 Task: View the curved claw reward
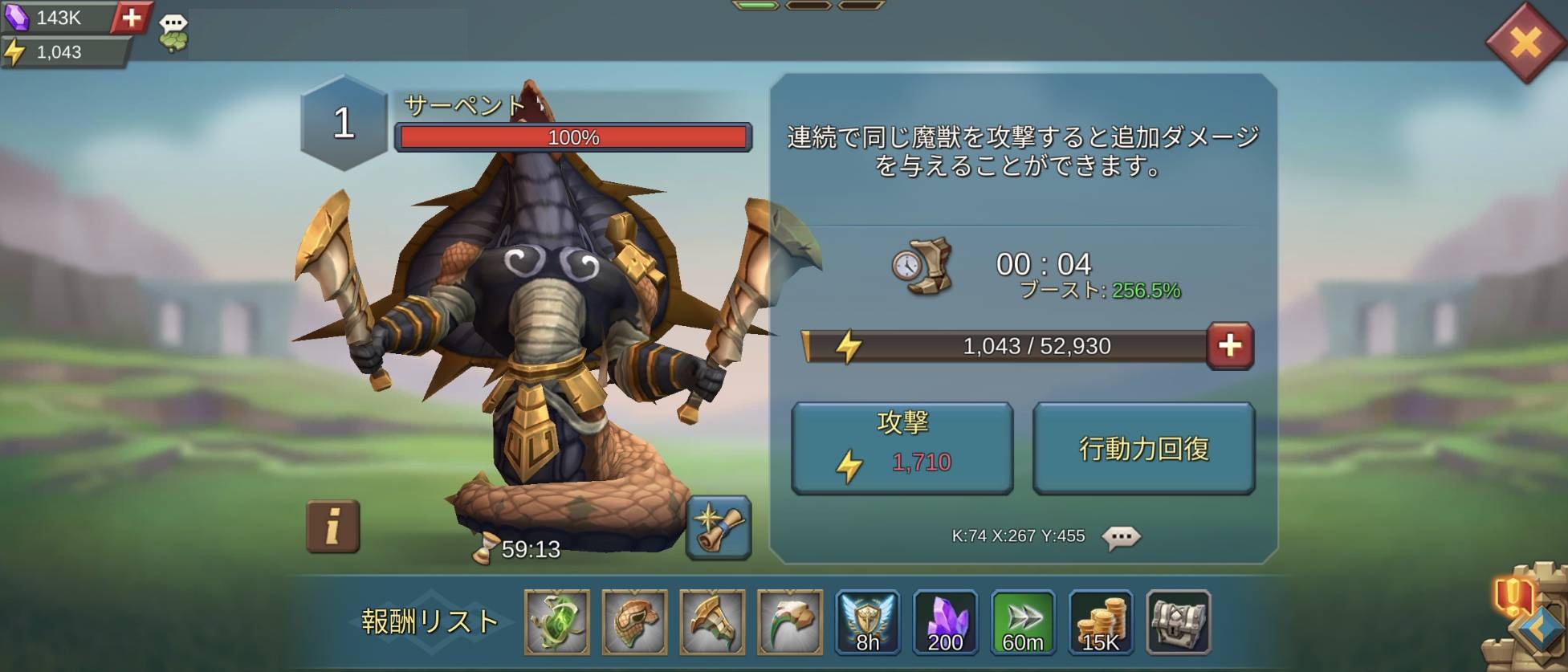(790, 622)
